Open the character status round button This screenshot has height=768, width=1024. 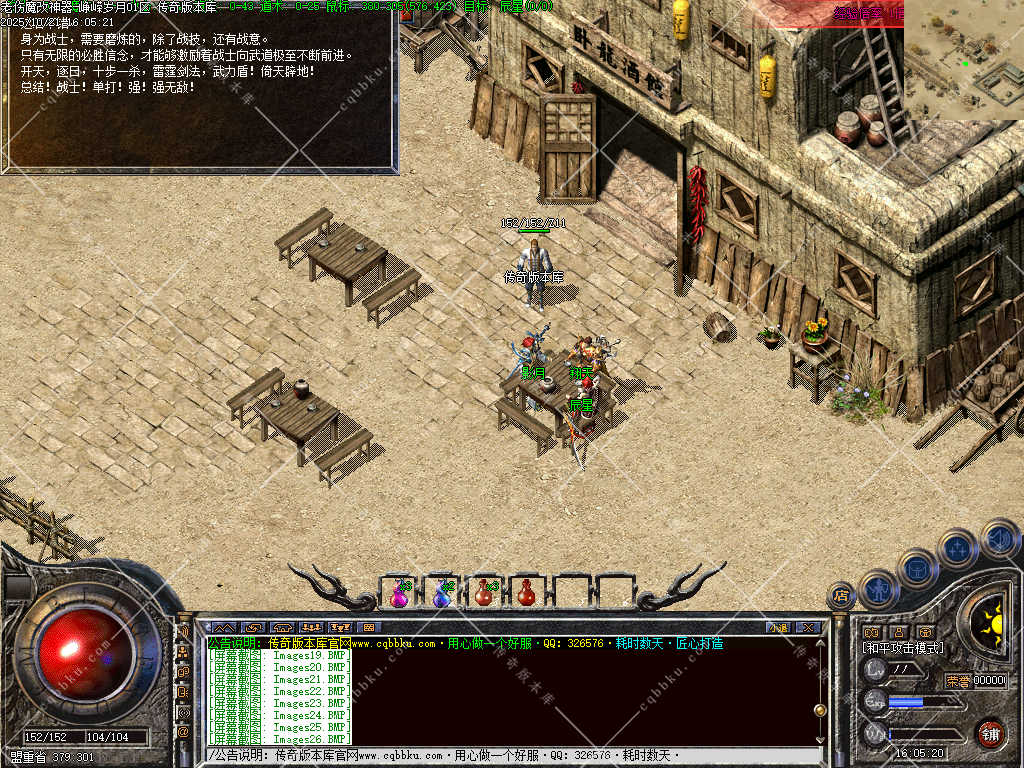877,589
